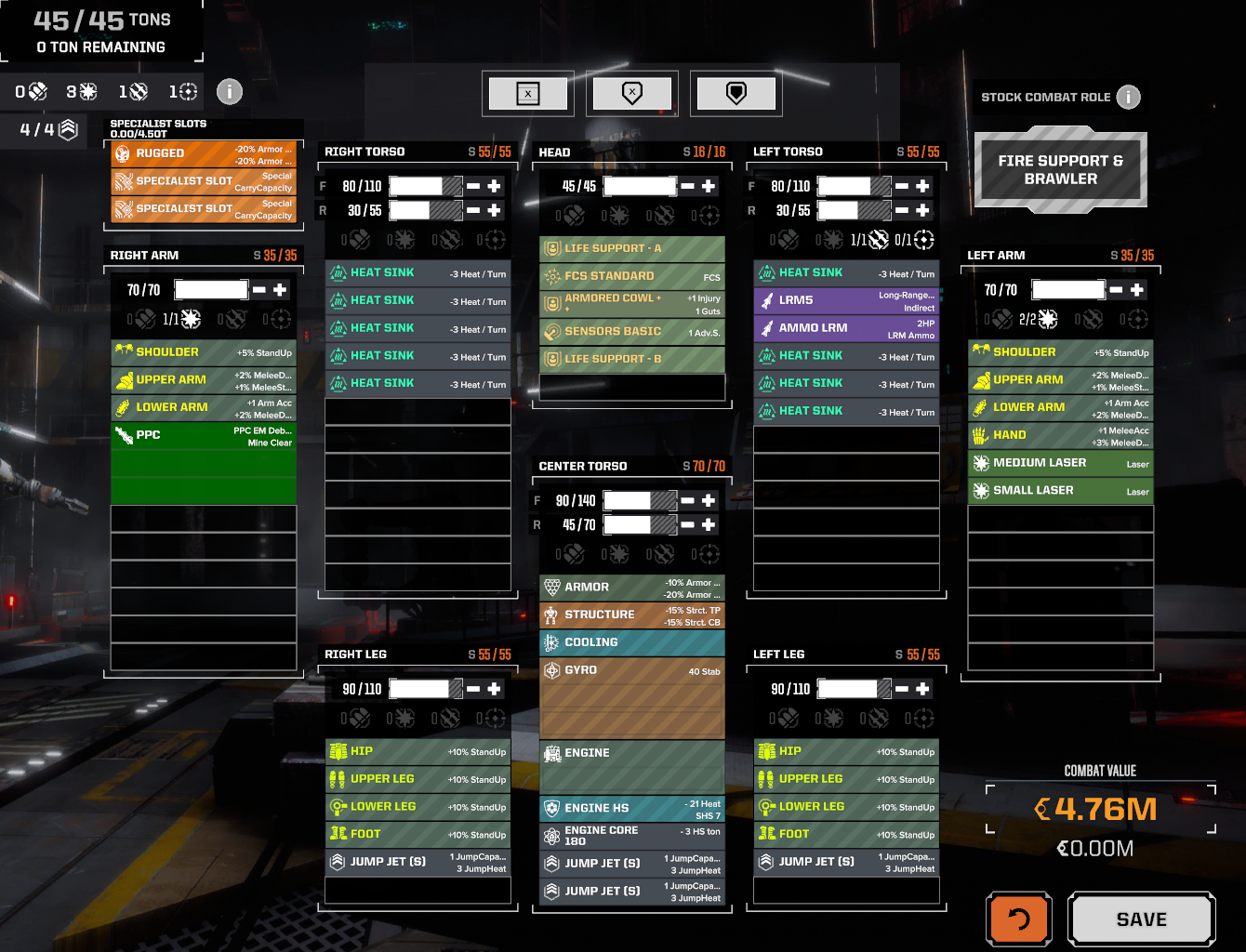Viewport: 1246px width, 952px height.
Task: Click the Stock Combat Role info icon
Action: (x=1128, y=97)
